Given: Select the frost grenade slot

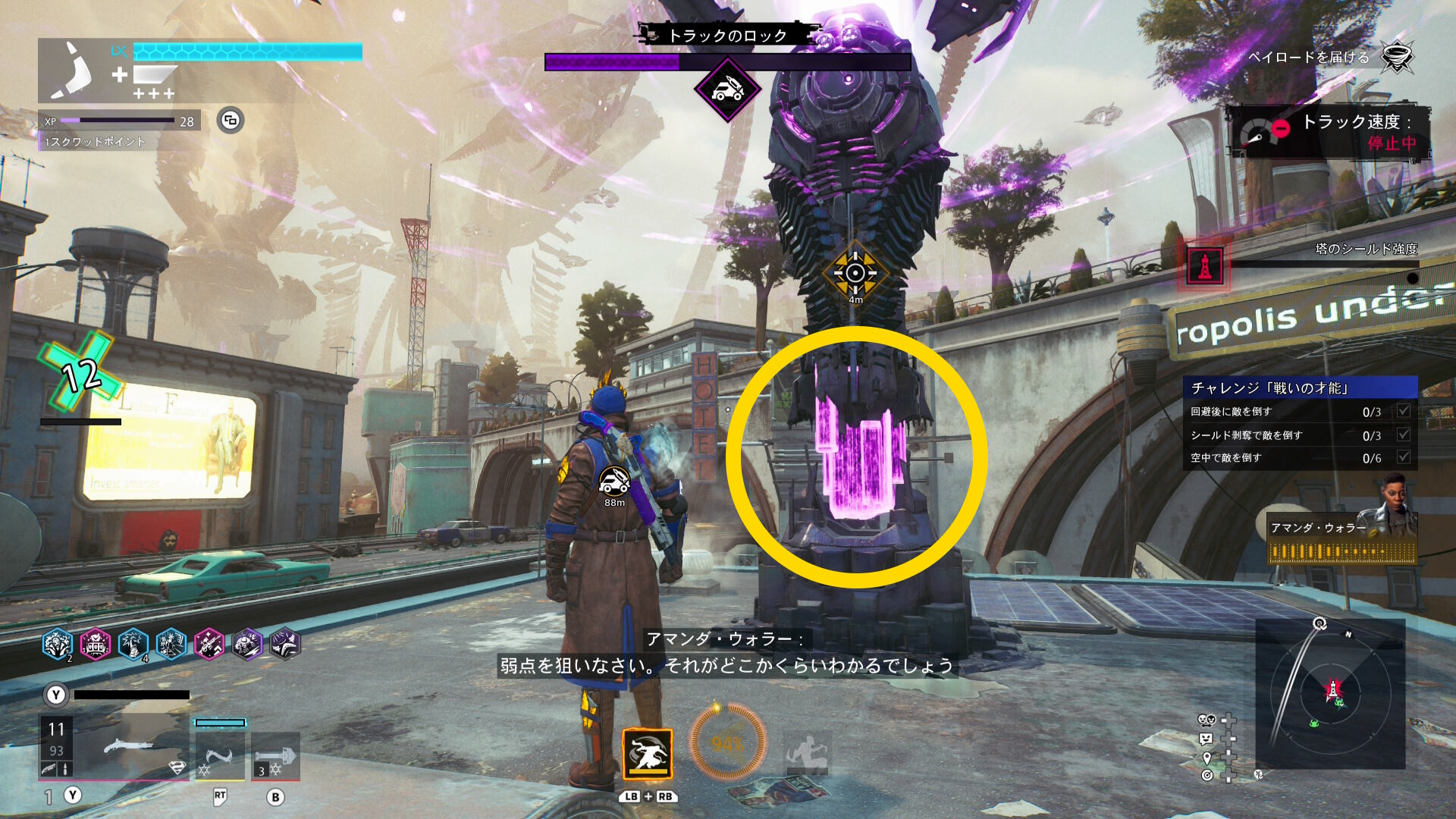Looking at the screenshot, I should [275, 756].
